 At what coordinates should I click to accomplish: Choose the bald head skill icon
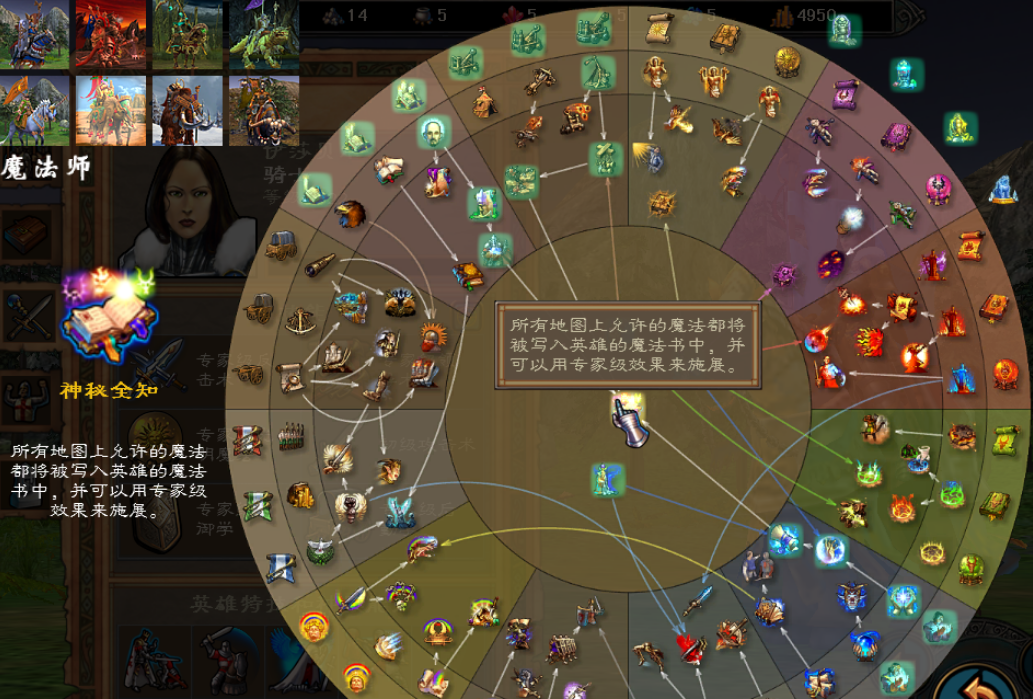[x=433, y=132]
